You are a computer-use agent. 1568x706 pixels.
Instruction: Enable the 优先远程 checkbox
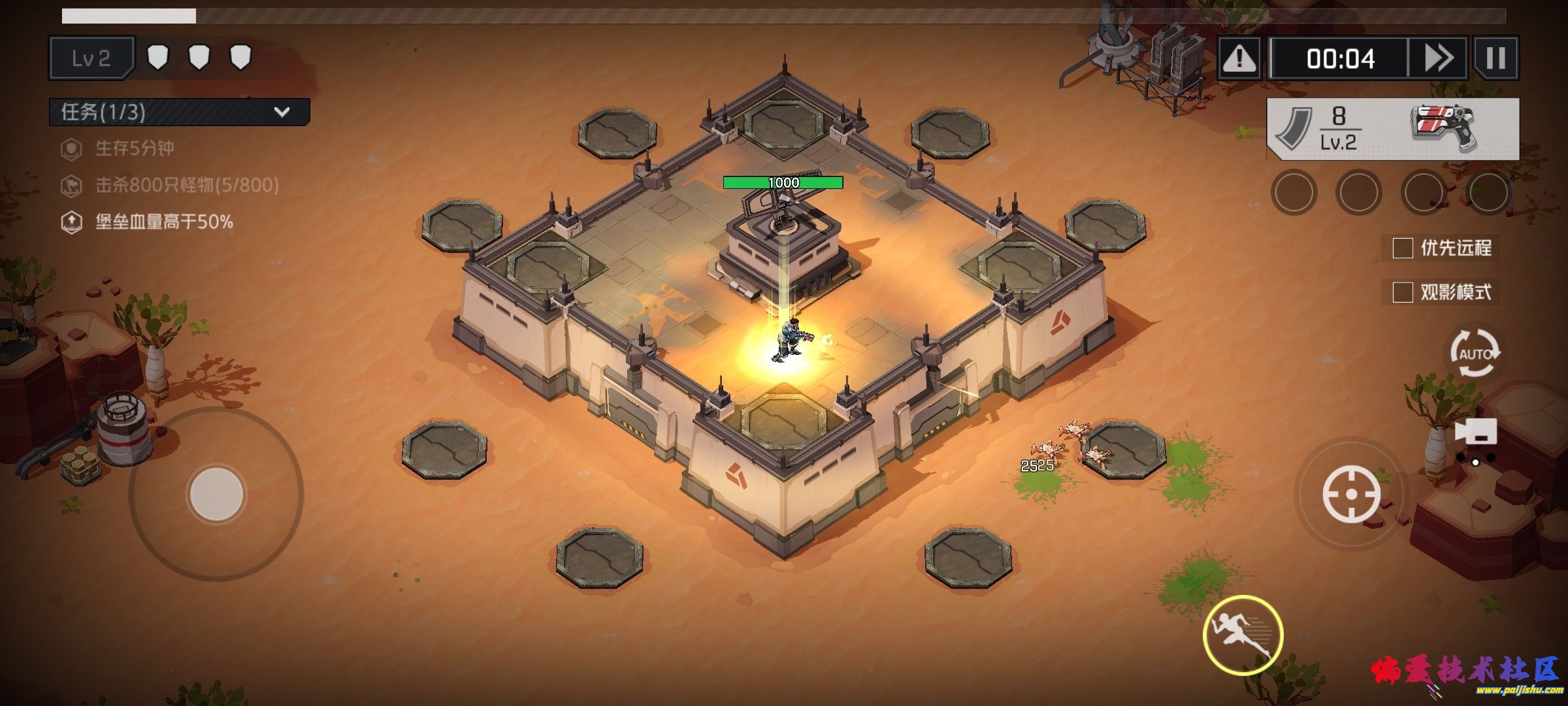(x=1403, y=248)
